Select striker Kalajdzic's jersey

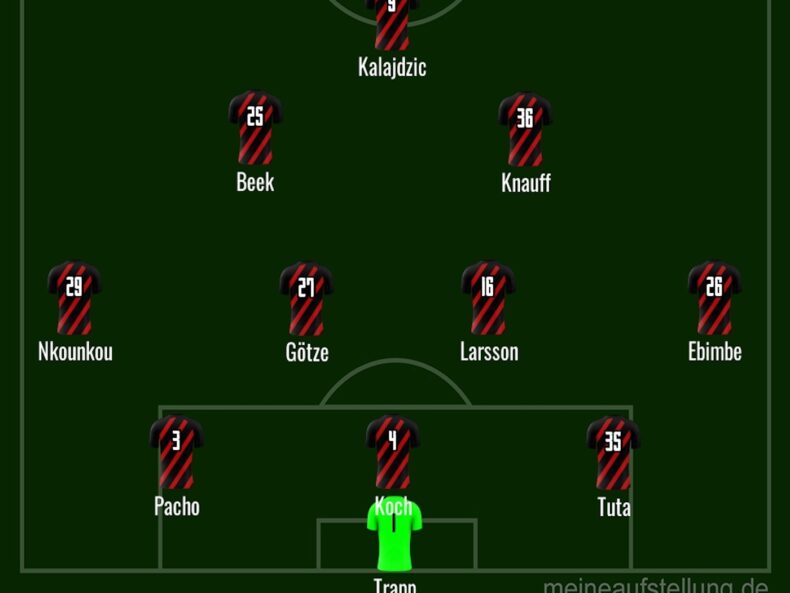click(x=392, y=22)
